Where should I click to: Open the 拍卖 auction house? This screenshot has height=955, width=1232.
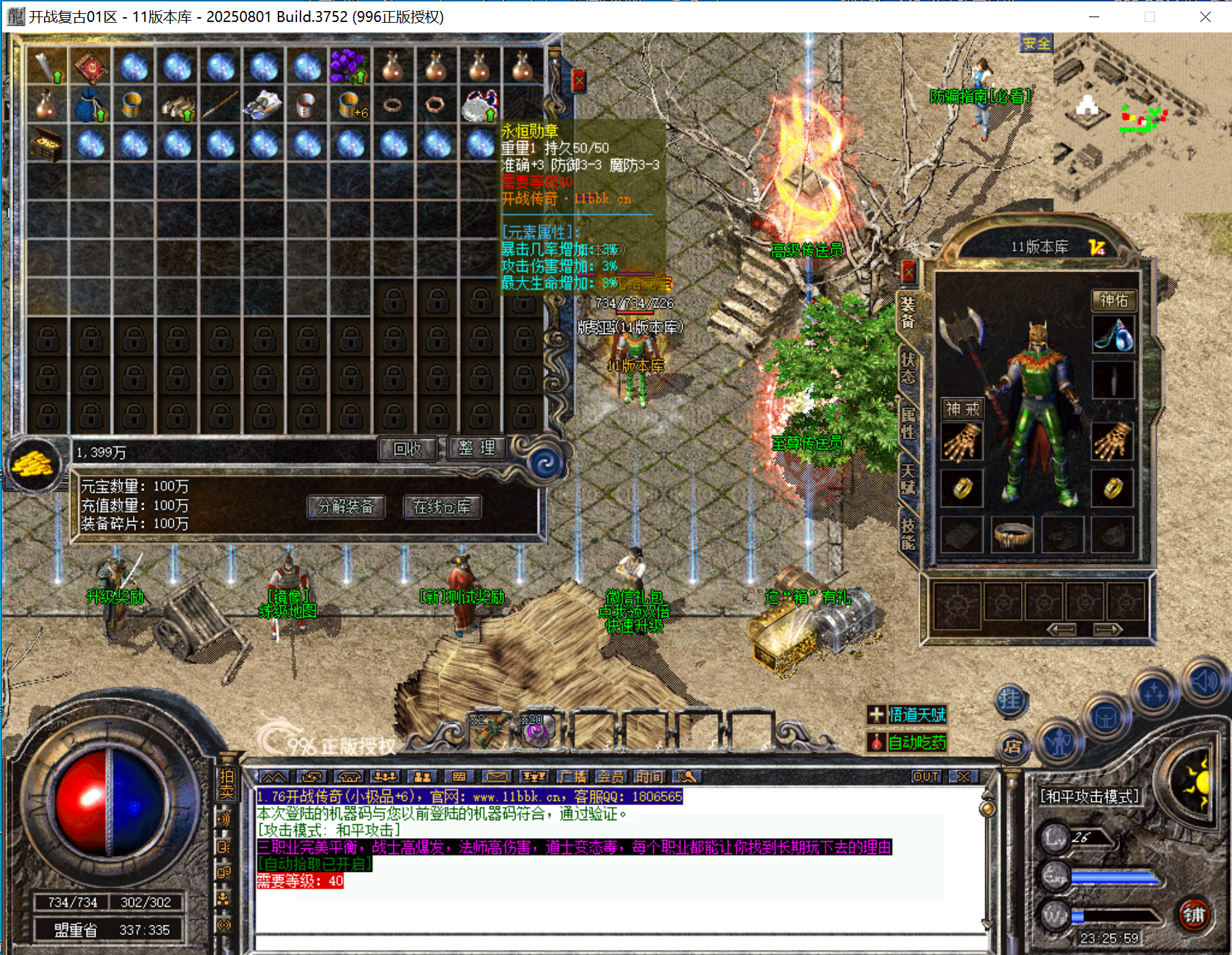click(226, 784)
